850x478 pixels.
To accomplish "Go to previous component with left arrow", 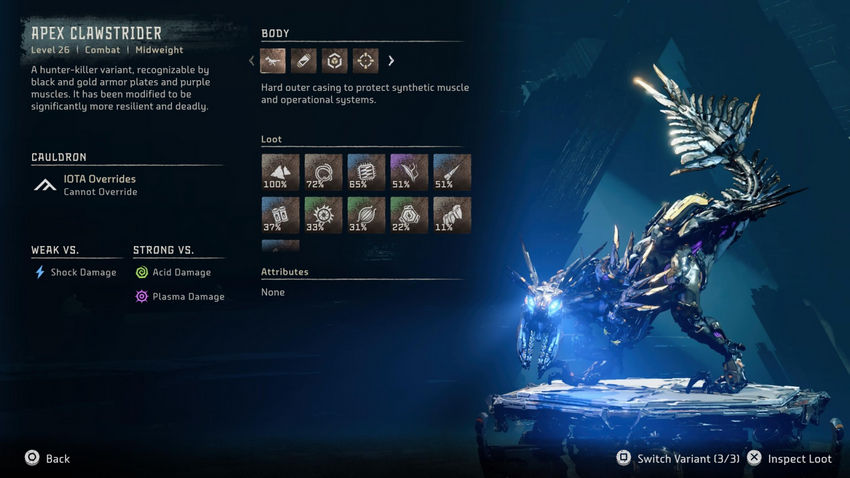I will (x=252, y=61).
